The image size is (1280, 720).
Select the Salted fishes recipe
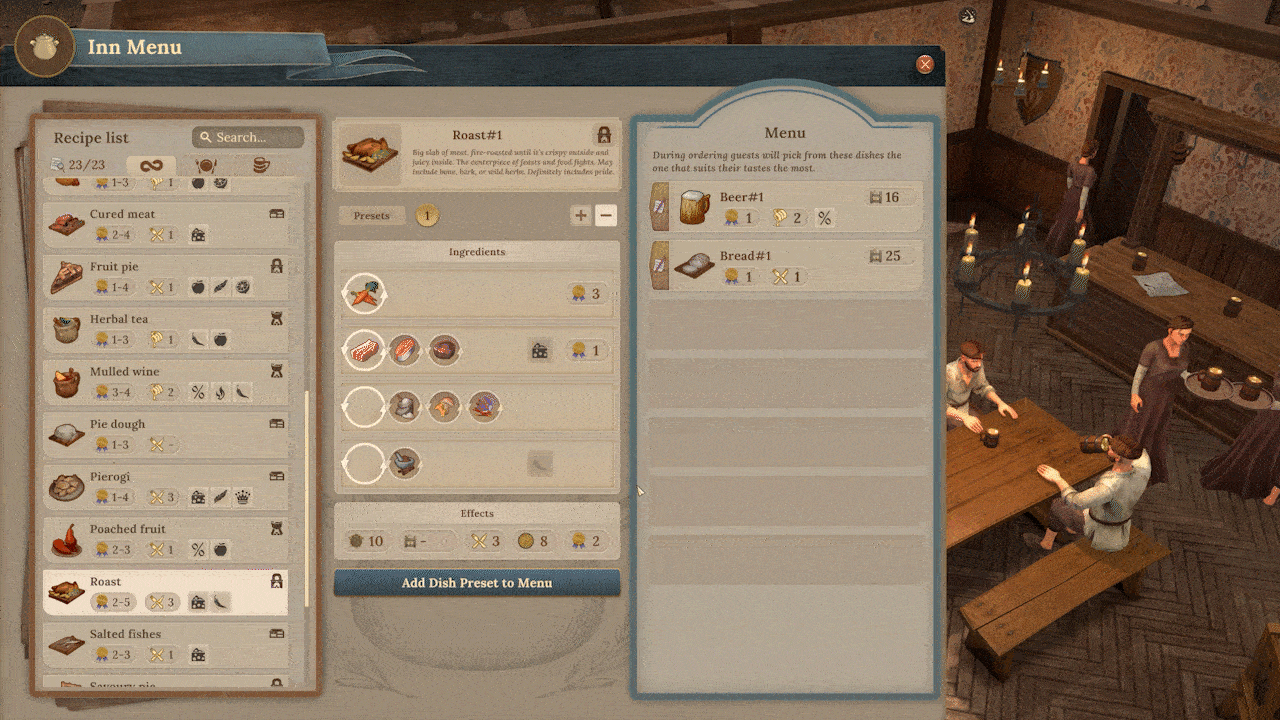(166, 643)
